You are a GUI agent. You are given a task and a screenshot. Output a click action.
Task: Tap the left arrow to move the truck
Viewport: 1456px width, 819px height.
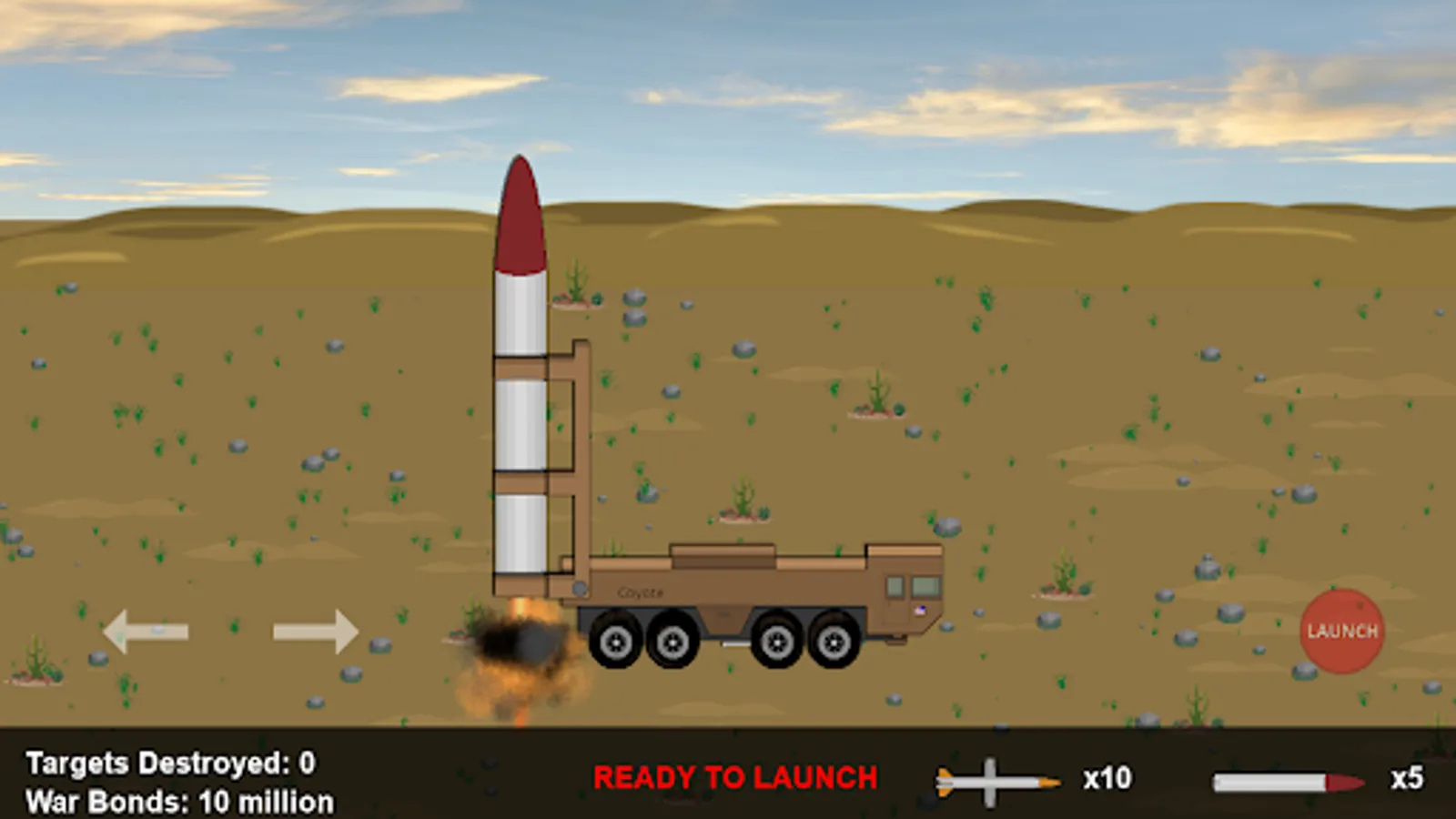(x=146, y=631)
